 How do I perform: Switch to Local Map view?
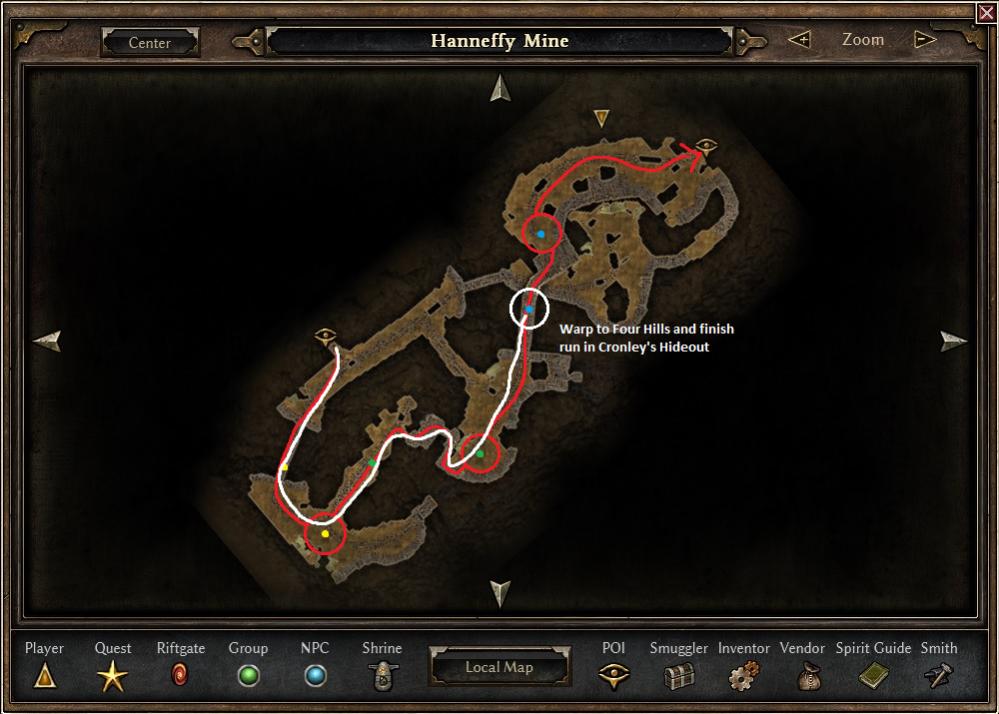point(499,667)
